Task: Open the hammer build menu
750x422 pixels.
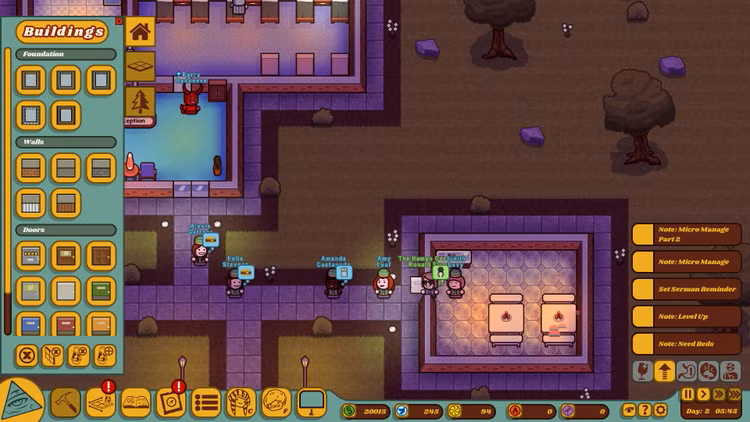Action: [x=65, y=402]
